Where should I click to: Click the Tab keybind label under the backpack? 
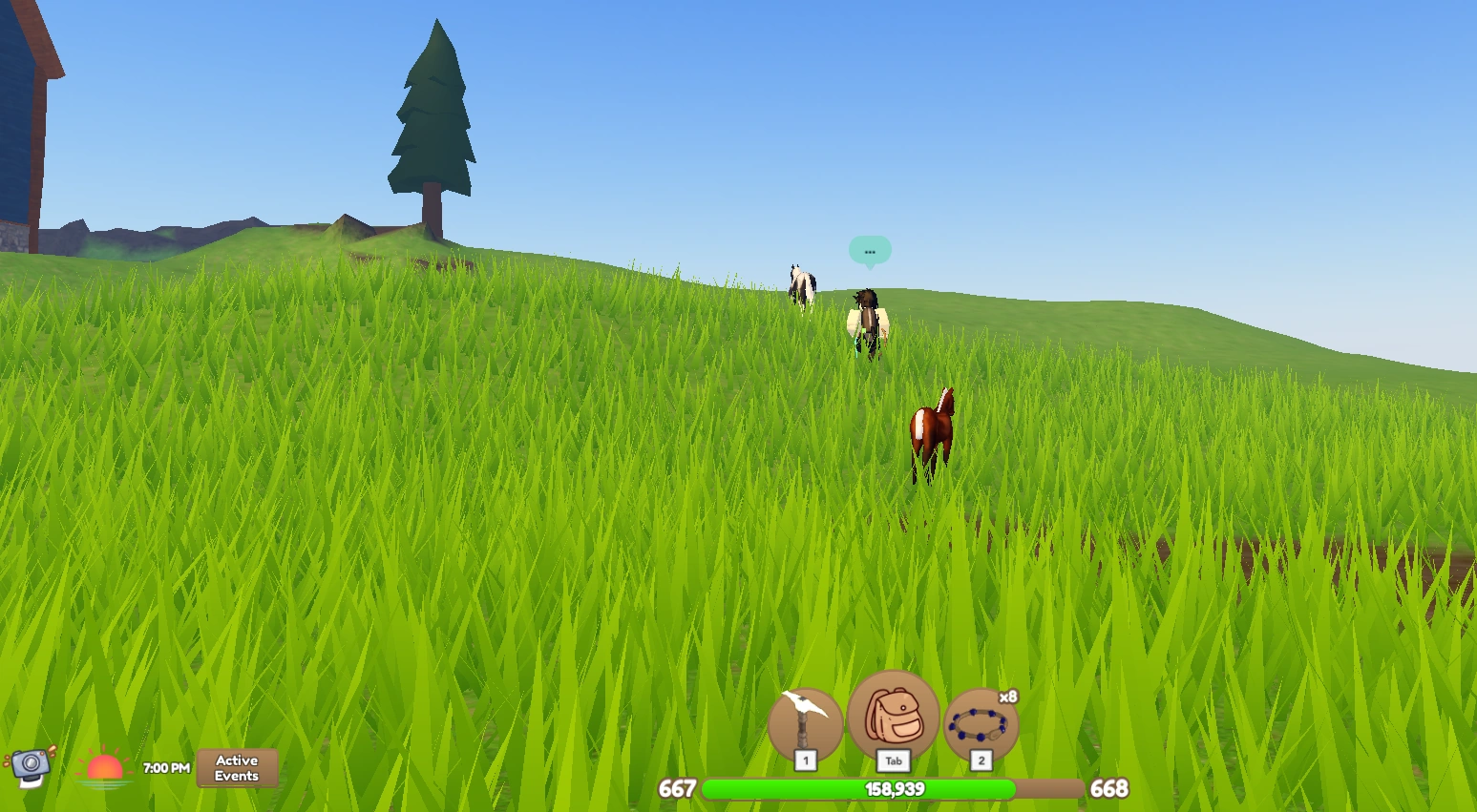pos(893,760)
